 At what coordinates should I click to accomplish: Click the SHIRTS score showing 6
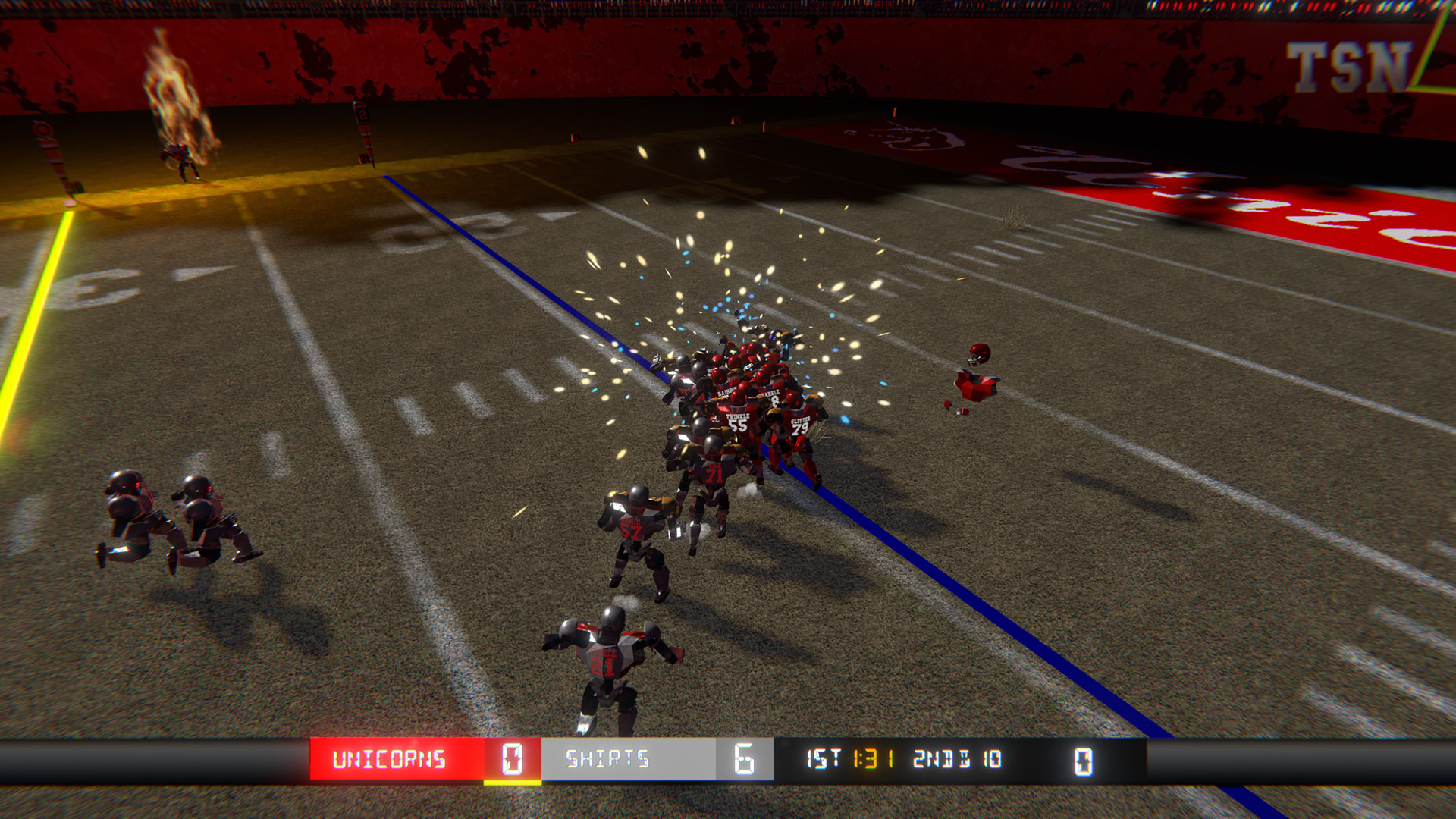point(745,758)
